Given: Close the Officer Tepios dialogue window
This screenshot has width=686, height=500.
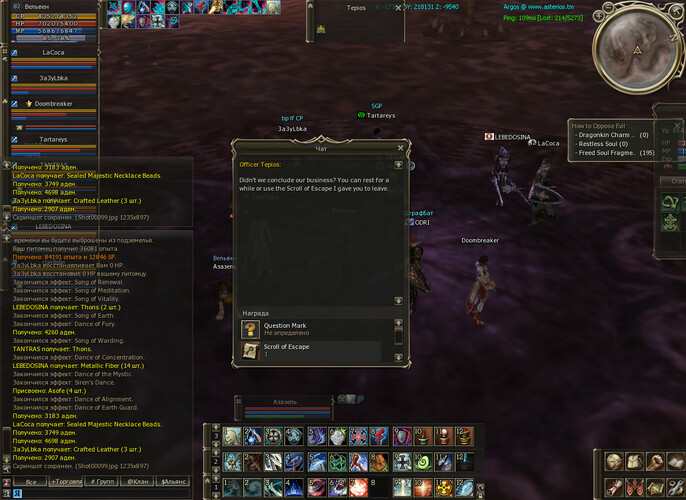Looking at the screenshot, I should tap(399, 148).
